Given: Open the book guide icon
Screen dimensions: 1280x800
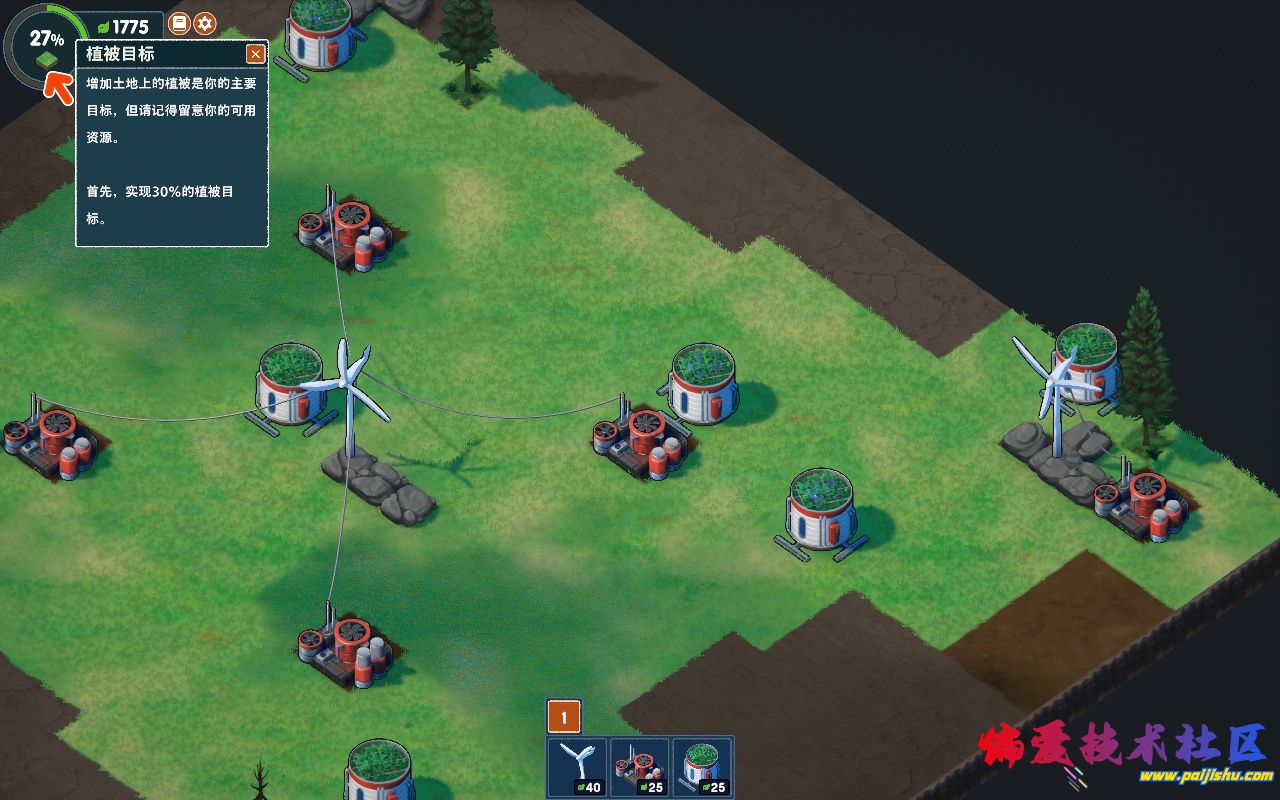Looking at the screenshot, I should click(179, 24).
